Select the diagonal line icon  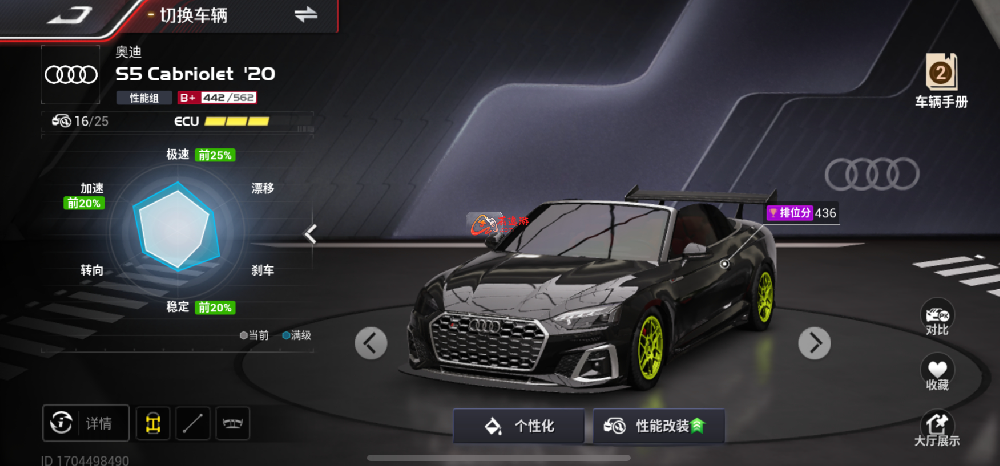193,423
